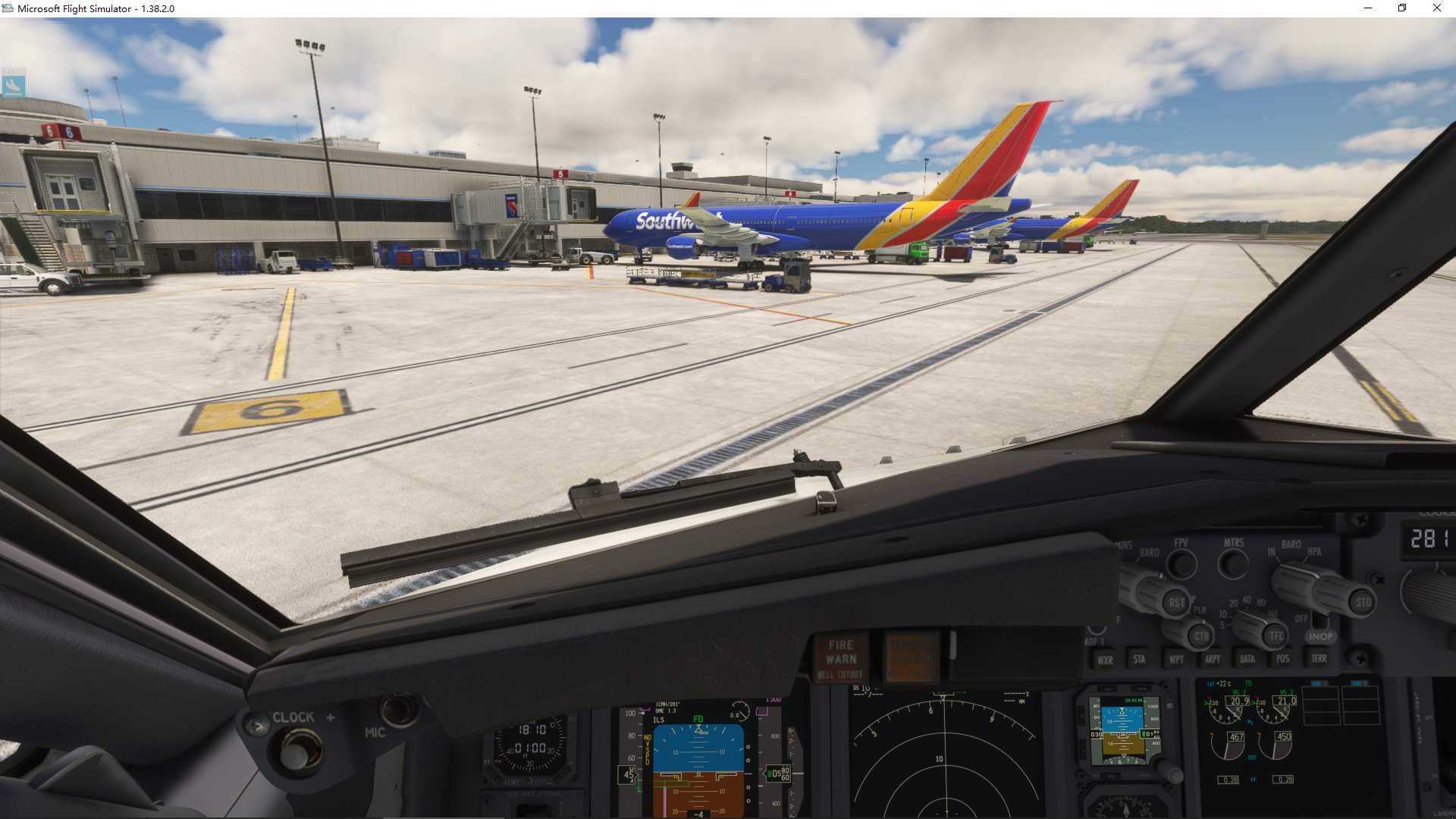Image resolution: width=1456 pixels, height=819 pixels.
Task: Toggle the TFC traffic button
Action: [1276, 635]
